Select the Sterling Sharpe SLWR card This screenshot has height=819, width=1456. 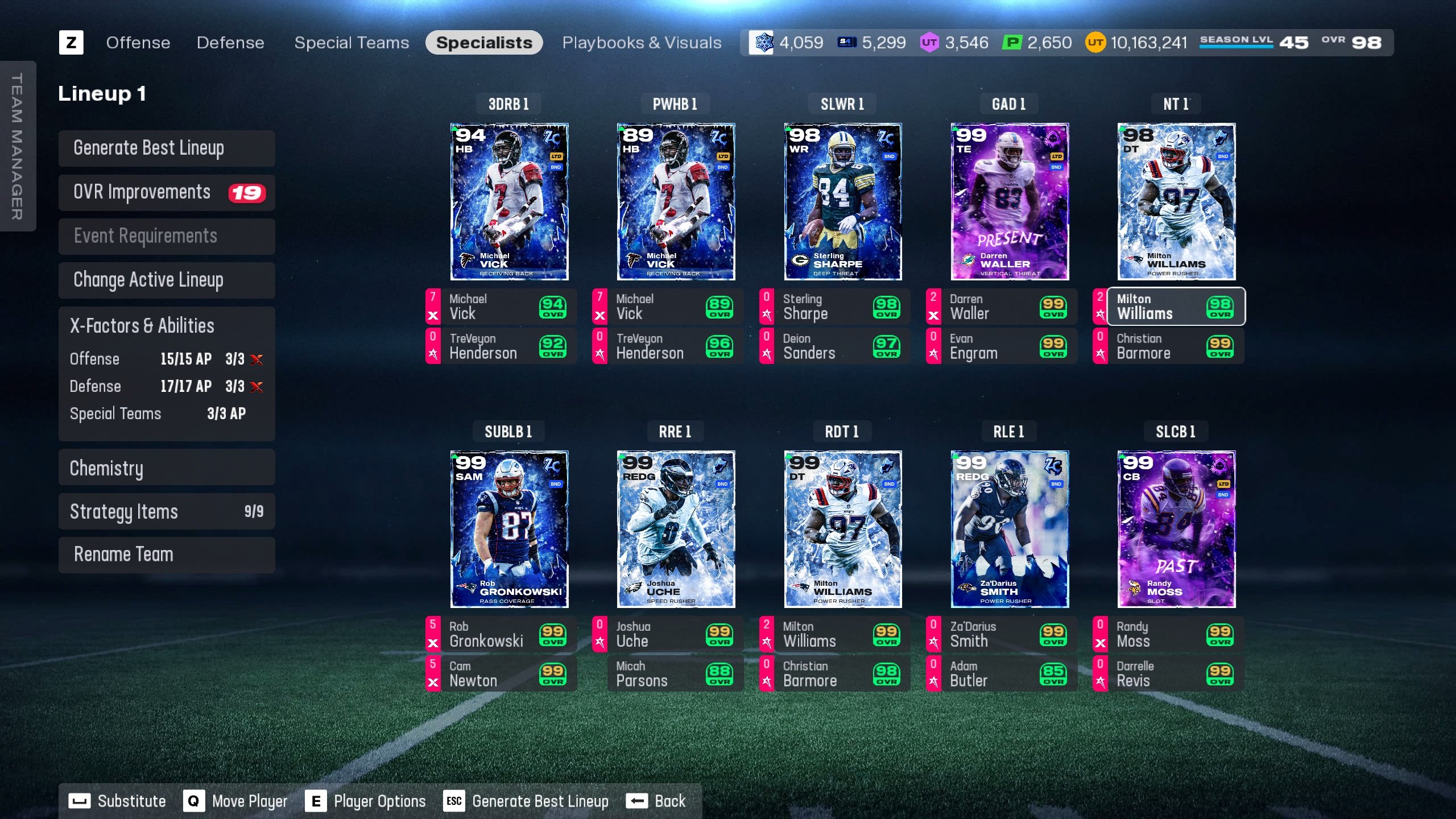coord(842,202)
